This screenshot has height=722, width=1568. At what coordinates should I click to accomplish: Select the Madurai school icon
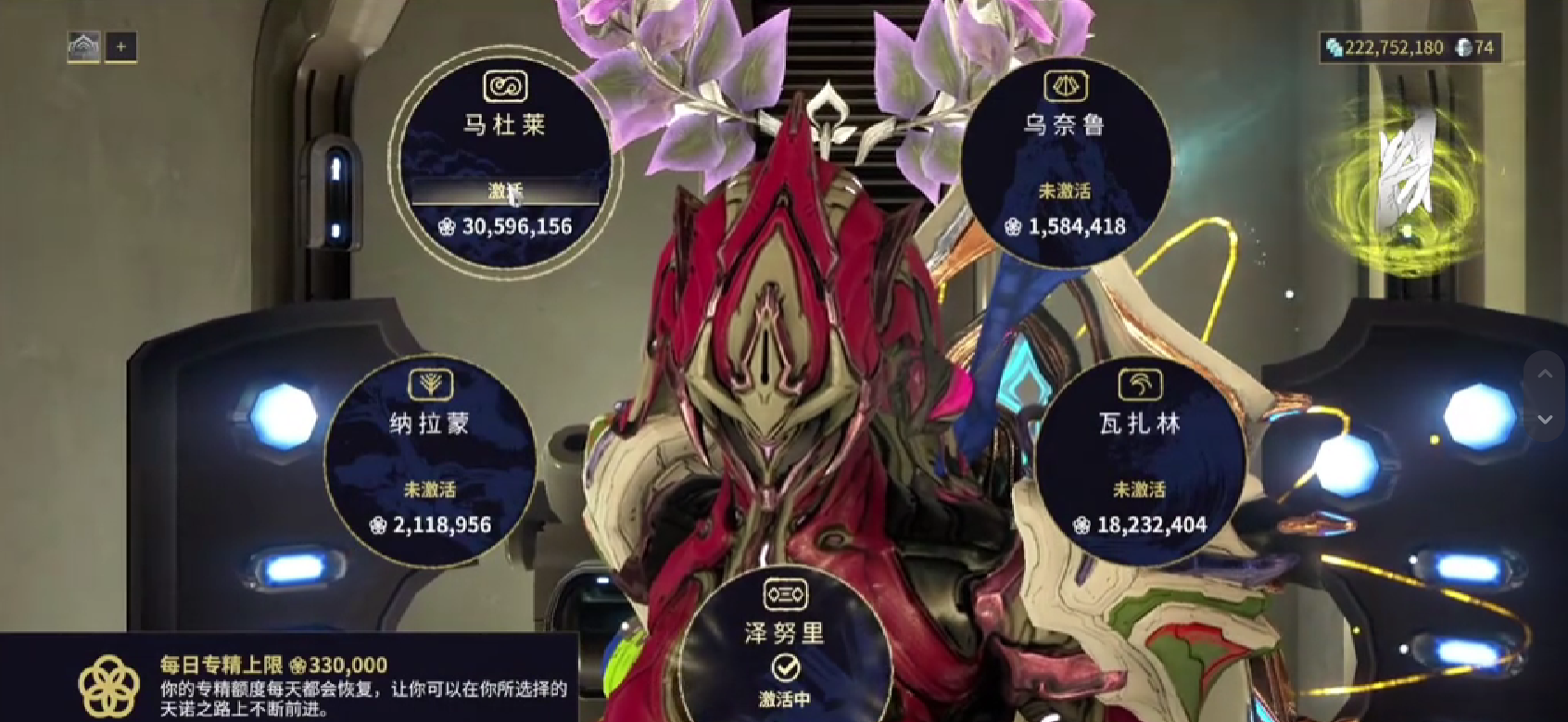point(503,87)
